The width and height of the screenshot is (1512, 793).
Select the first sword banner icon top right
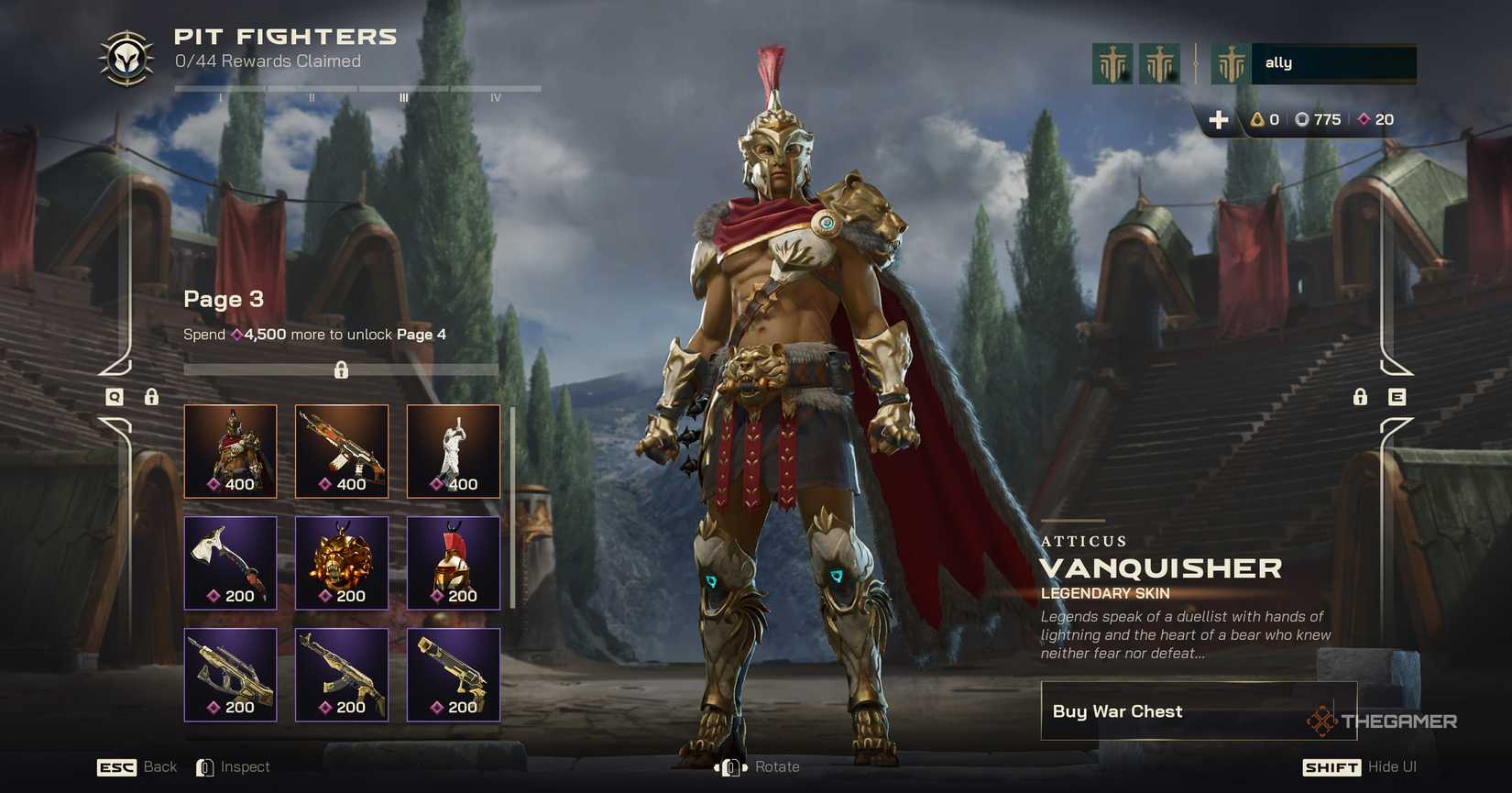point(1112,63)
